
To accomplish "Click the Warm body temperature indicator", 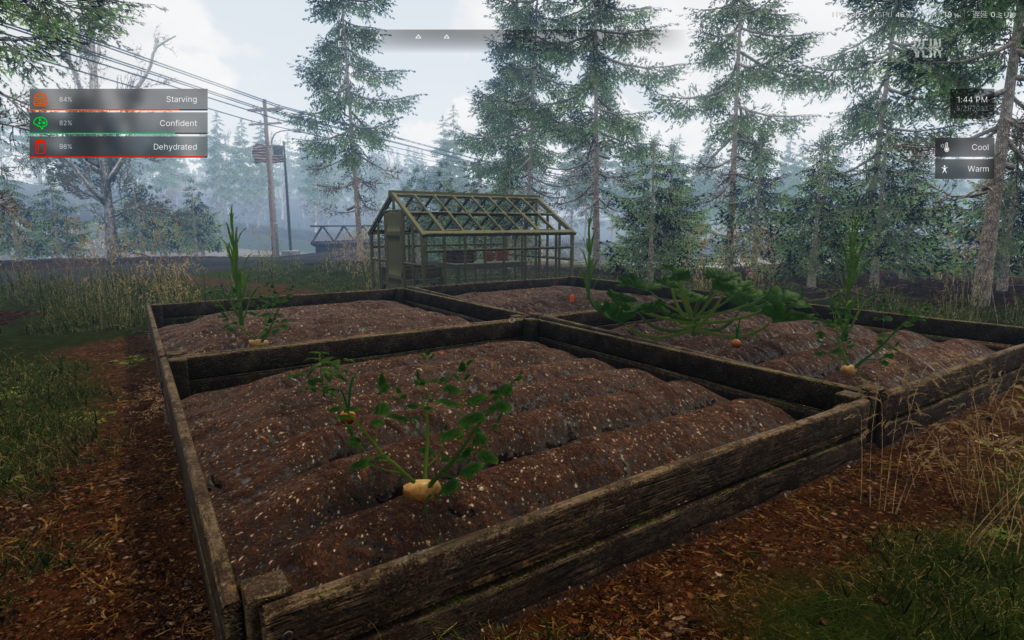I will (947, 168).
